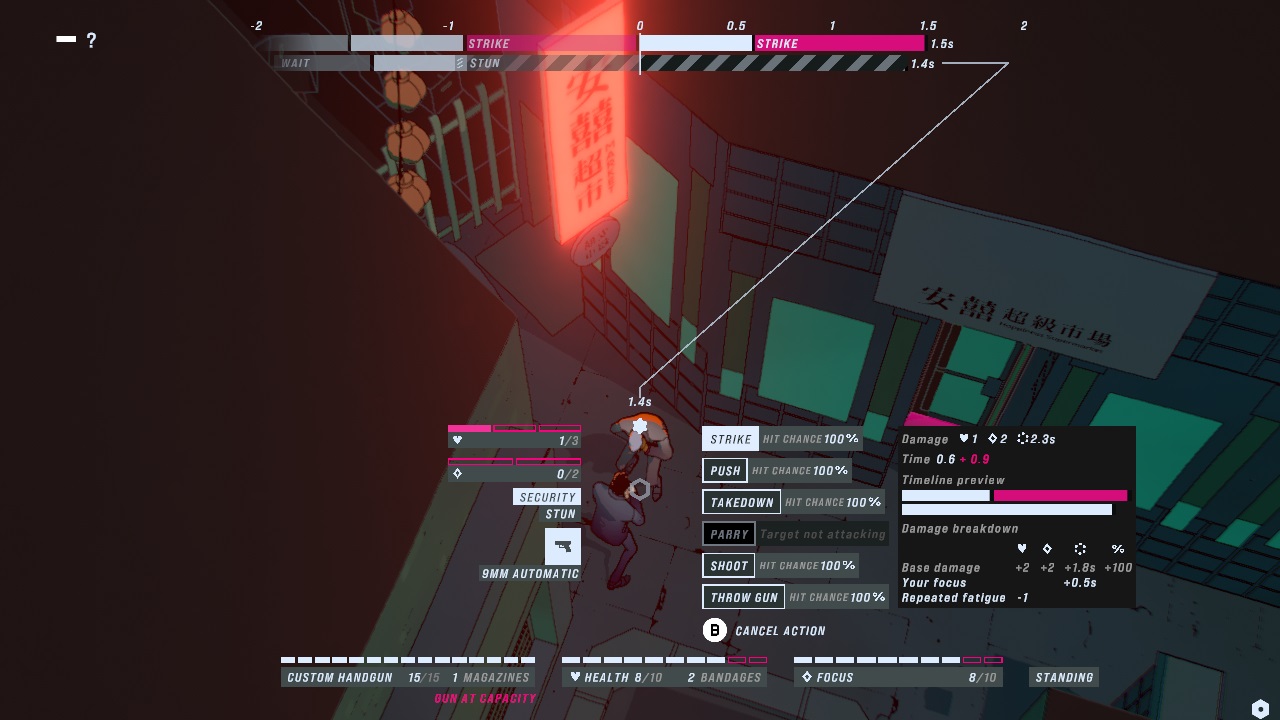Click the hexagon target marker on the enemy

(x=639, y=487)
